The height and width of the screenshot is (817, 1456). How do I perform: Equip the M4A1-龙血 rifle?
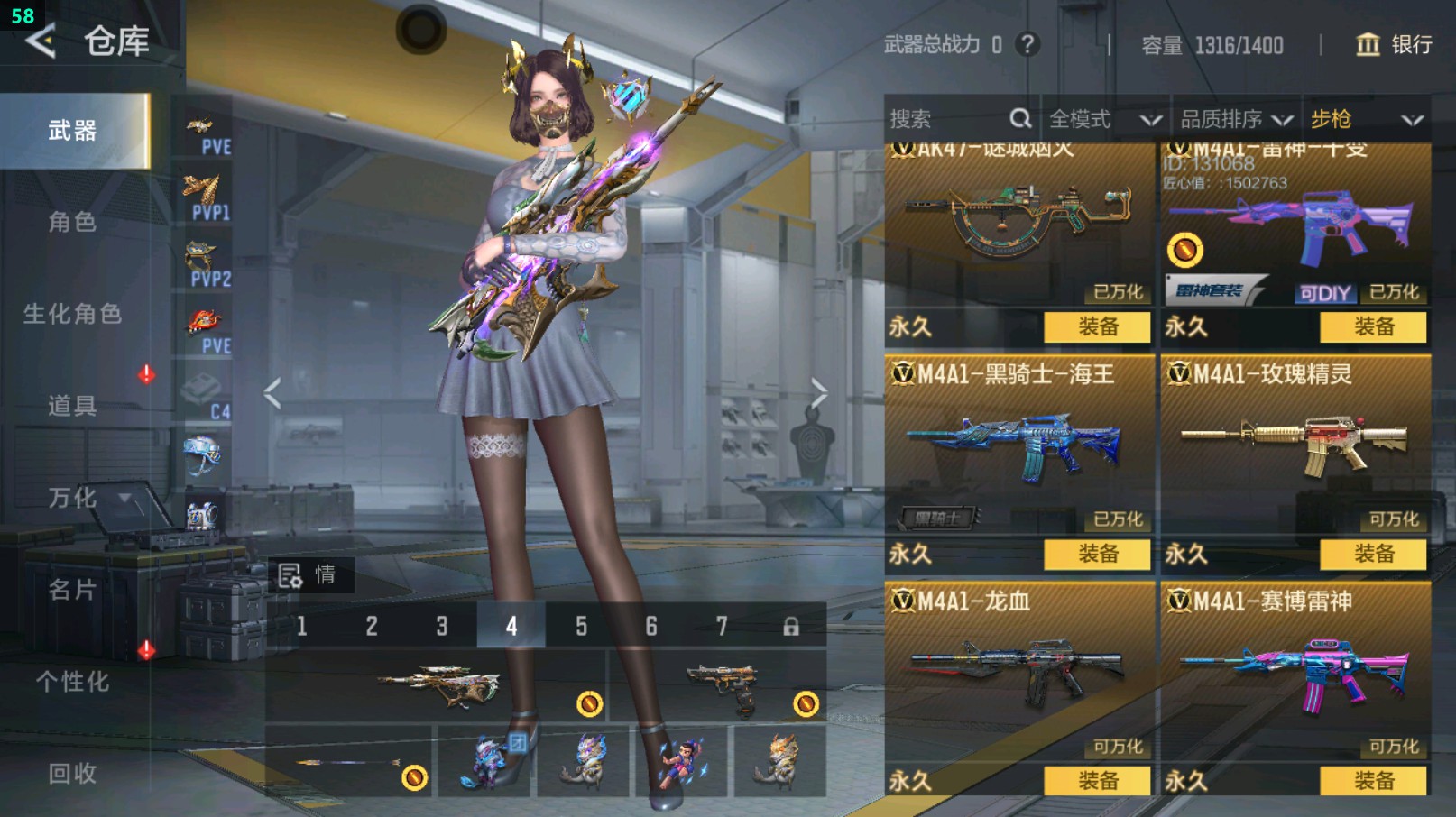(x=1097, y=781)
